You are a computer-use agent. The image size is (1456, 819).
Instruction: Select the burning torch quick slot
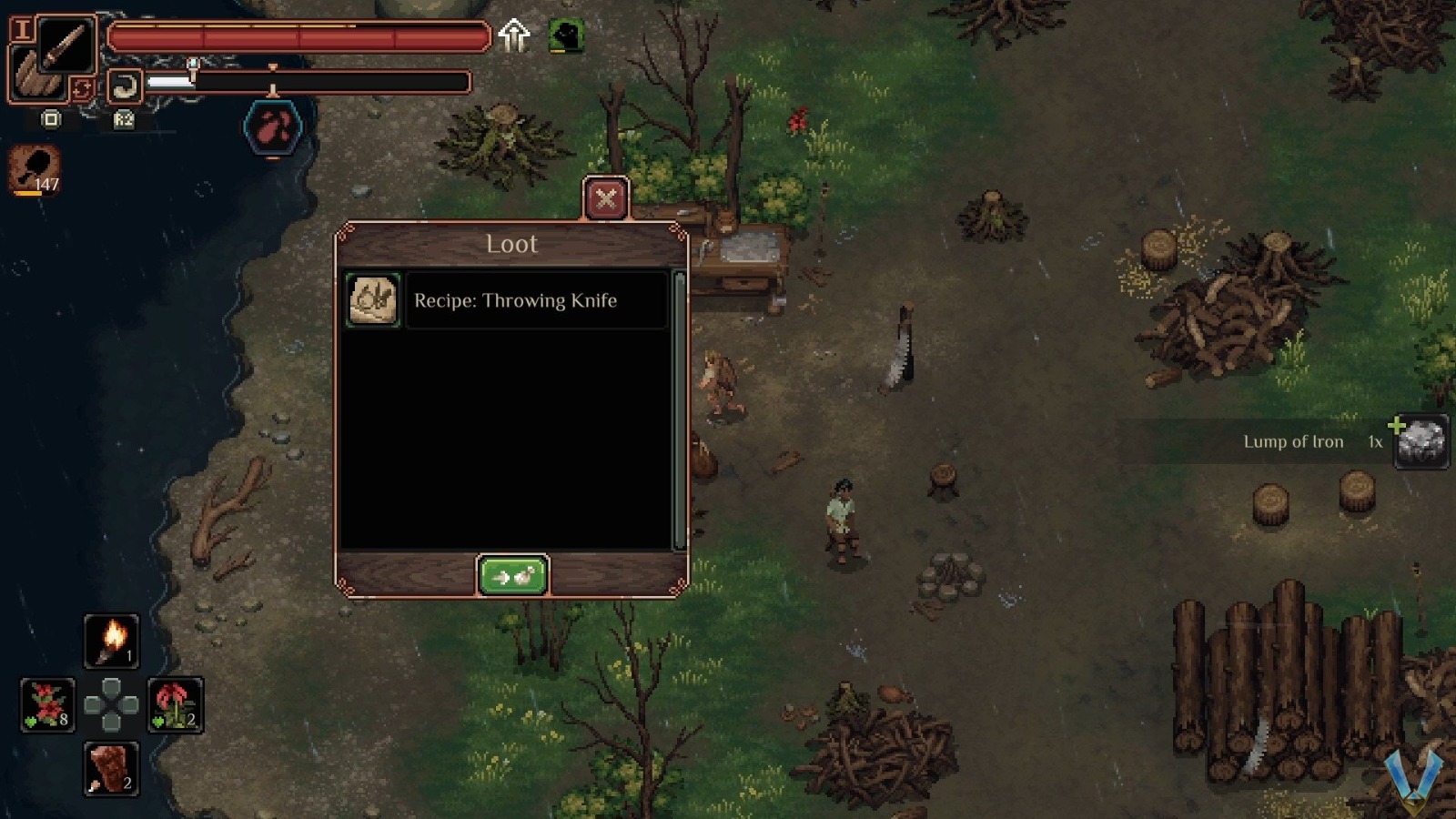pos(111,642)
